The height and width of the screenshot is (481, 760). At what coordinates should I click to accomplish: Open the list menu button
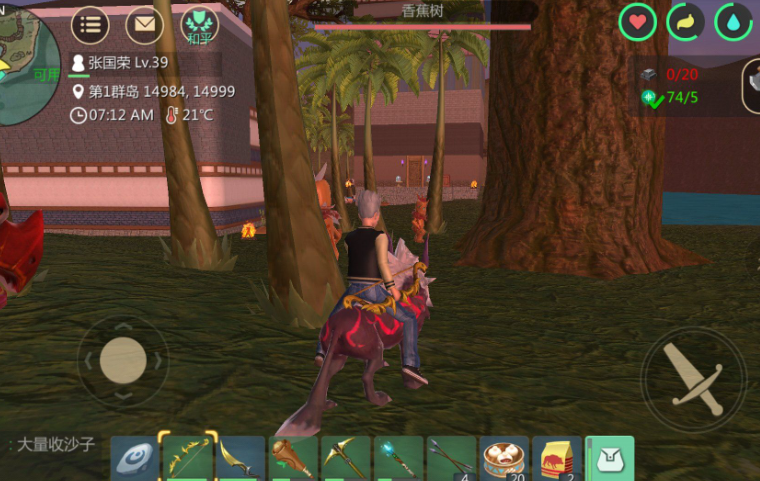coord(91,24)
